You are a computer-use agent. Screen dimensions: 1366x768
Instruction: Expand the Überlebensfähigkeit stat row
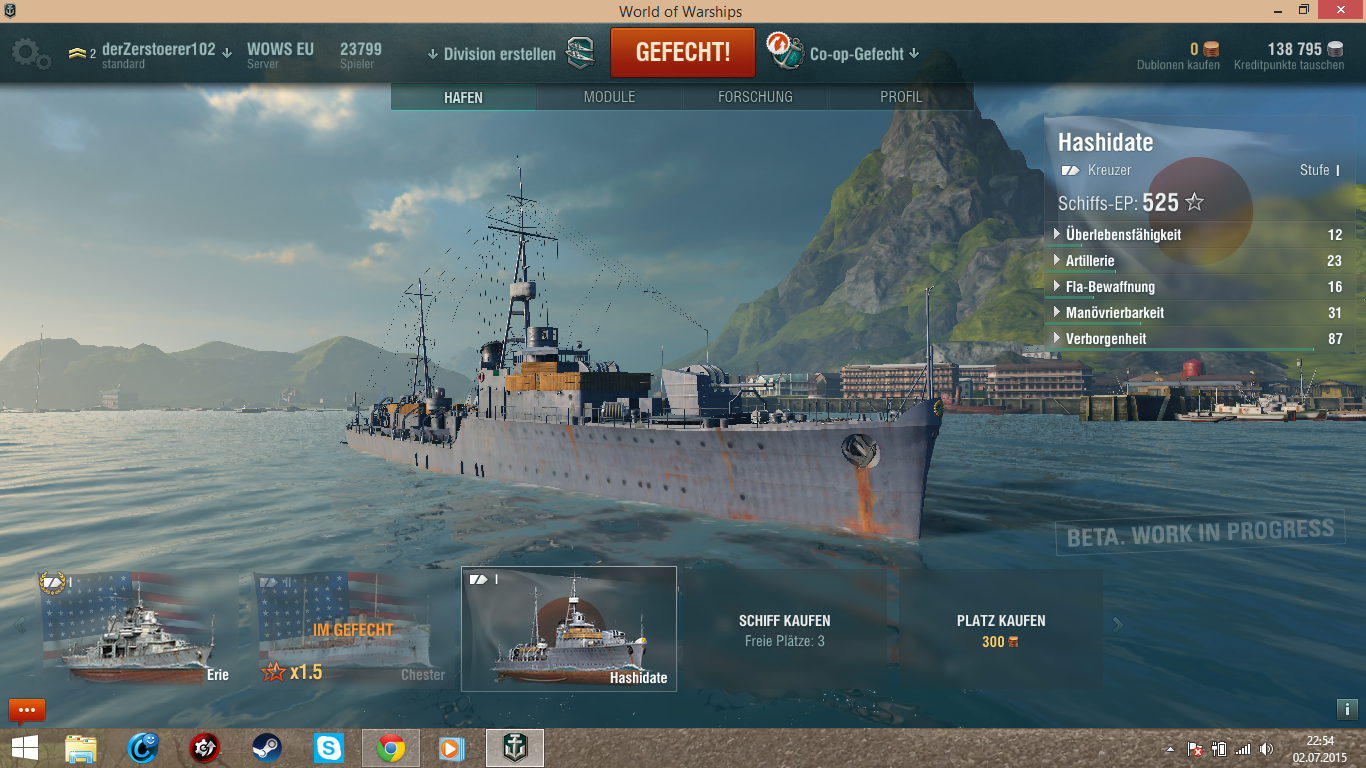(x=1123, y=235)
